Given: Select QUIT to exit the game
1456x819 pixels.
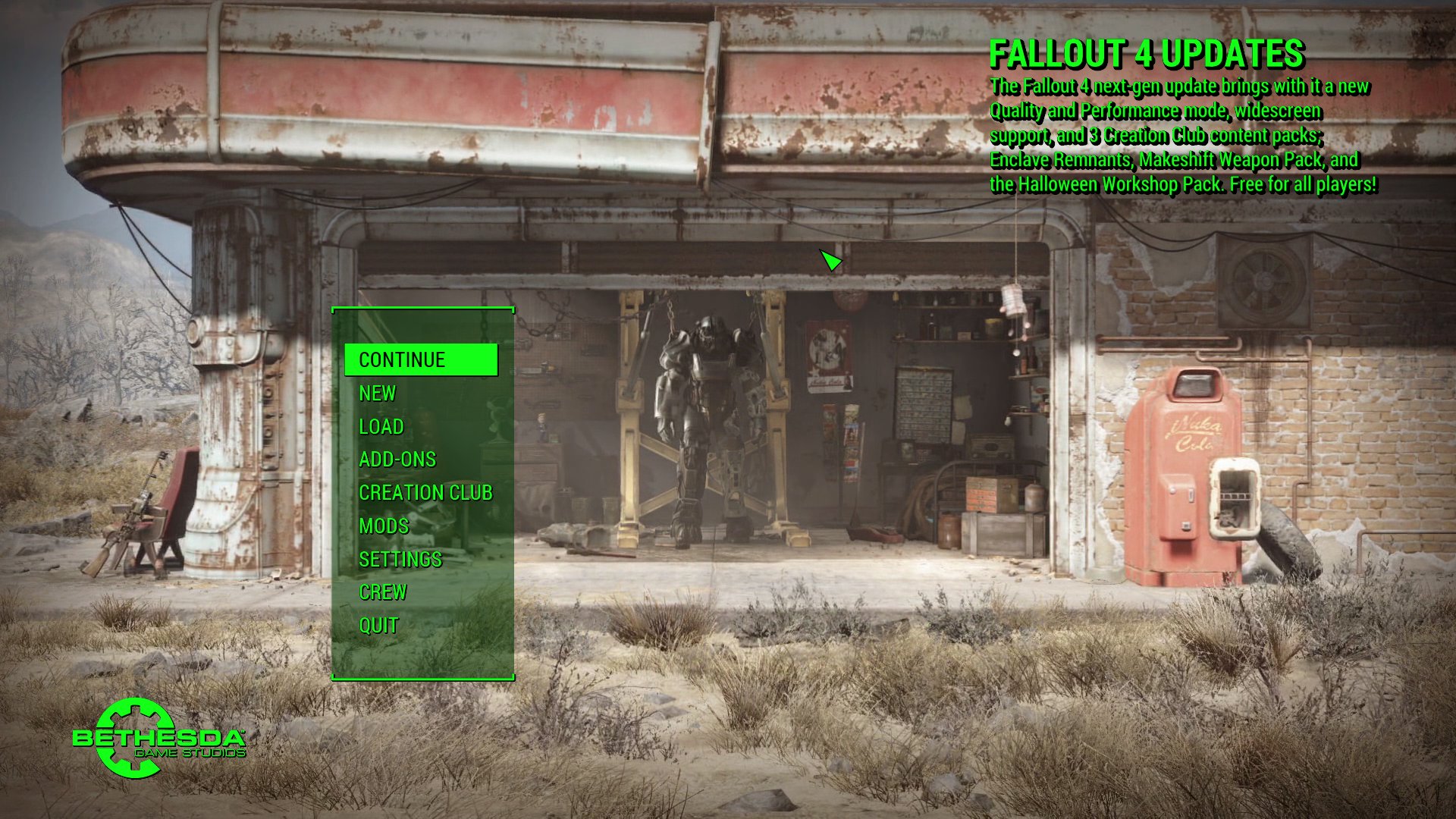Looking at the screenshot, I should 378,626.
